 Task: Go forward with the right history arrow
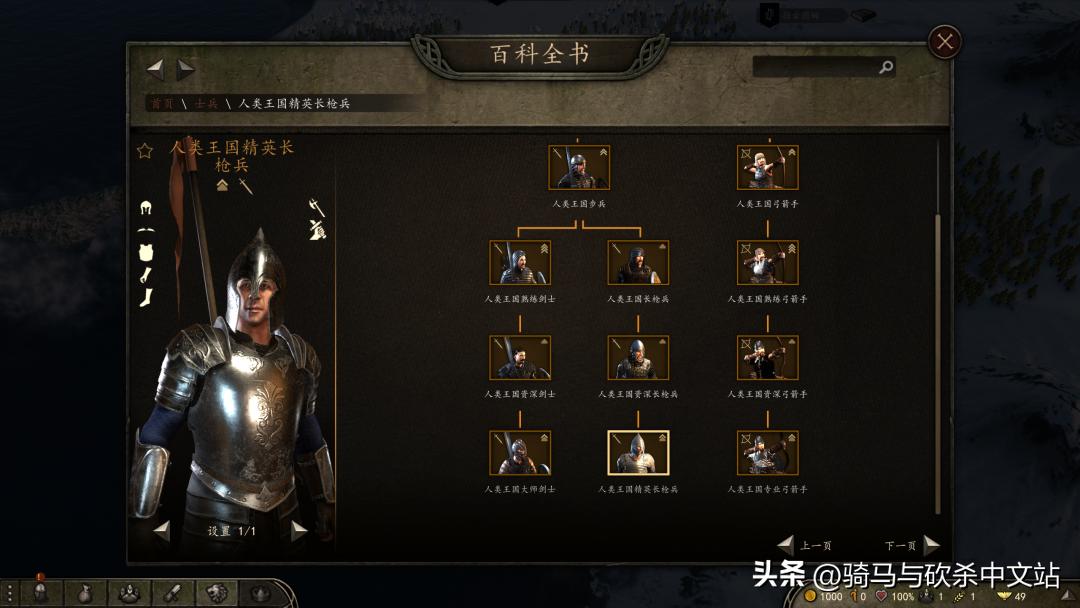186,69
